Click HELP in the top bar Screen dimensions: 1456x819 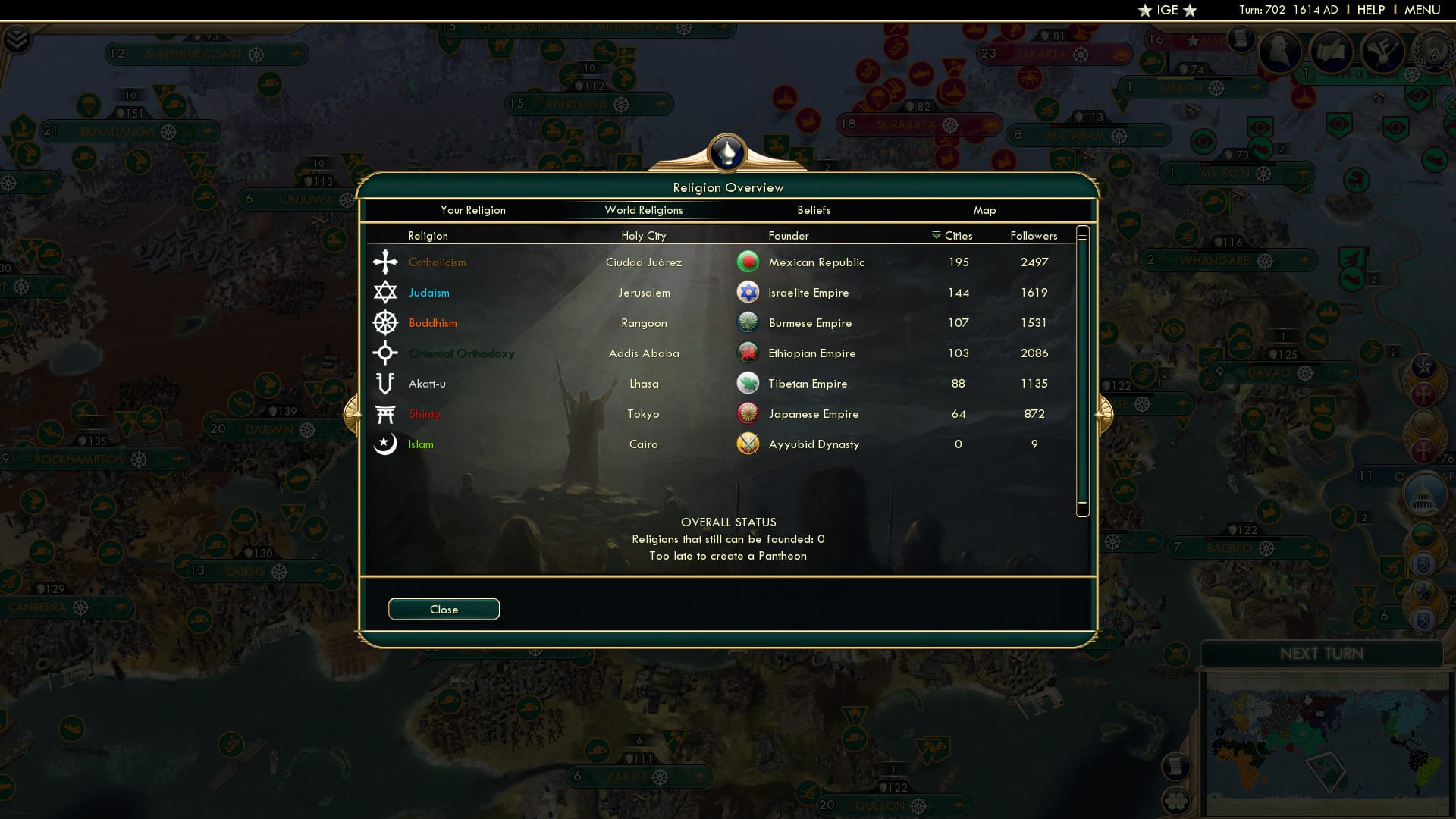click(1370, 10)
